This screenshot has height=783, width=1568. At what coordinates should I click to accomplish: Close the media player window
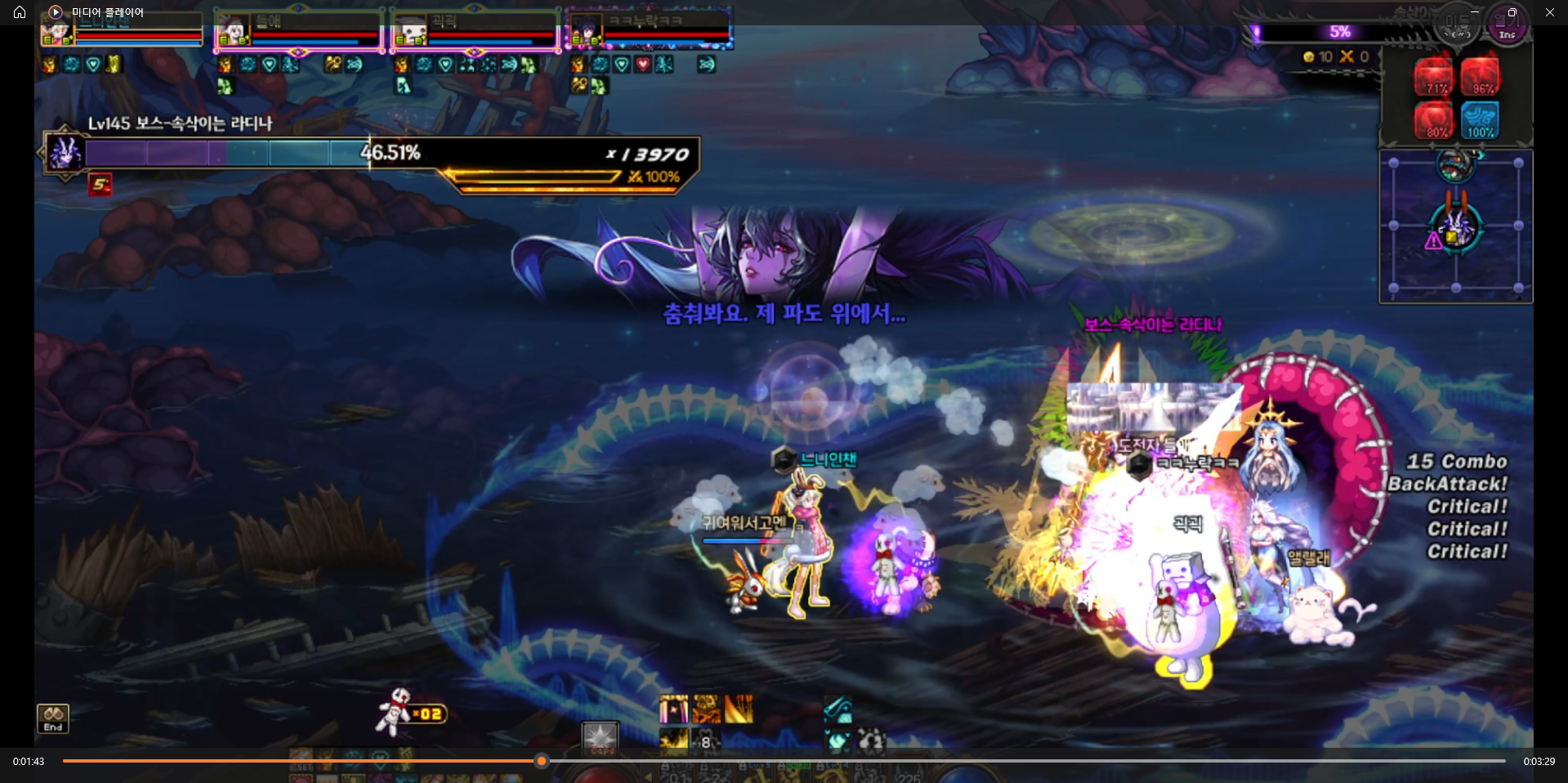tap(1549, 12)
